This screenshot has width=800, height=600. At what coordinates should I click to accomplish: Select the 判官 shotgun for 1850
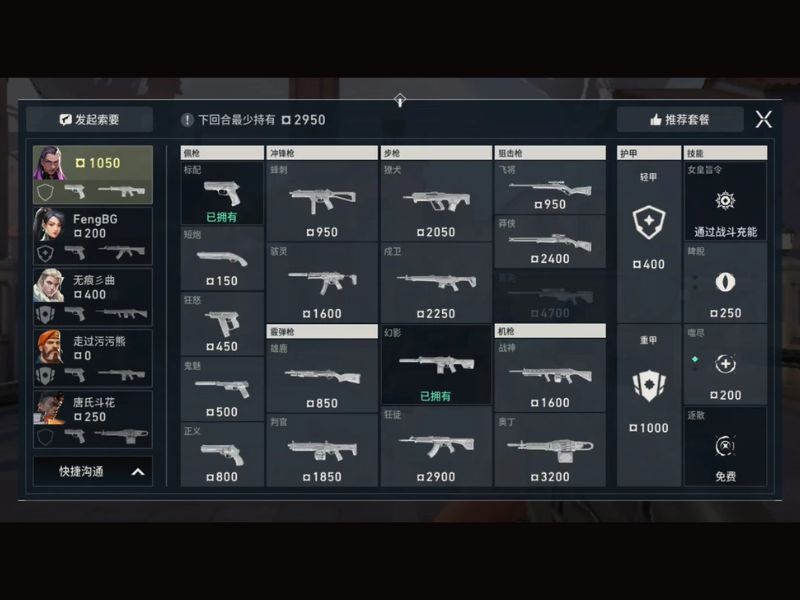point(322,450)
